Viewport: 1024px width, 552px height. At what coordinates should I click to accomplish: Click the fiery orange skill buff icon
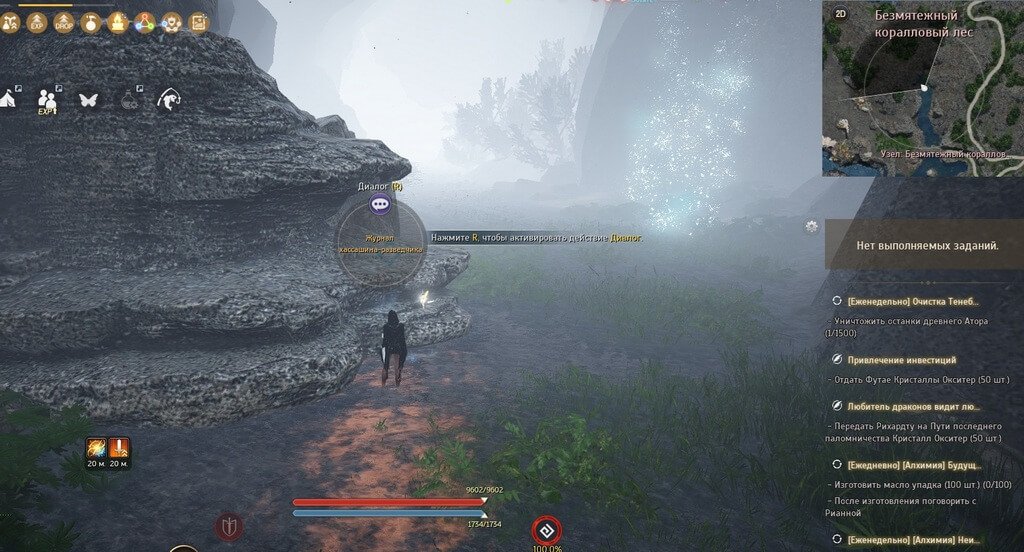click(96, 449)
